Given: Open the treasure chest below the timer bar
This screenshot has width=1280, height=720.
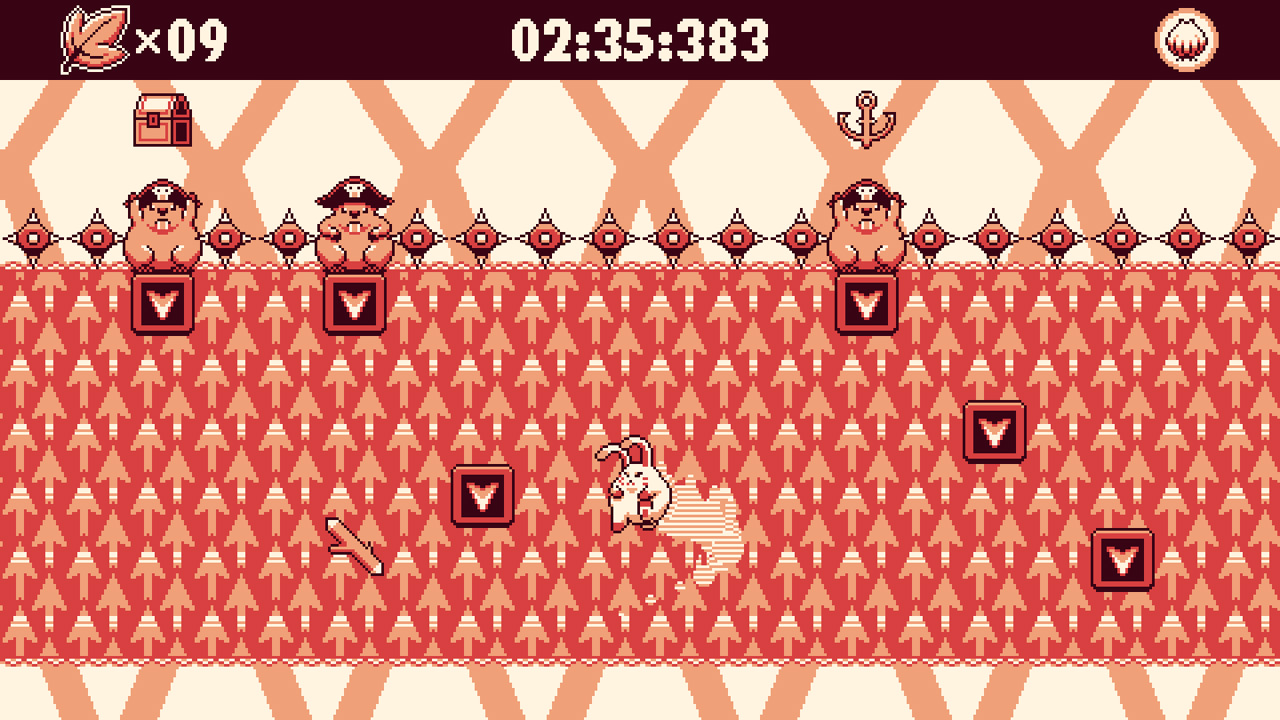Looking at the screenshot, I should coord(163,121).
